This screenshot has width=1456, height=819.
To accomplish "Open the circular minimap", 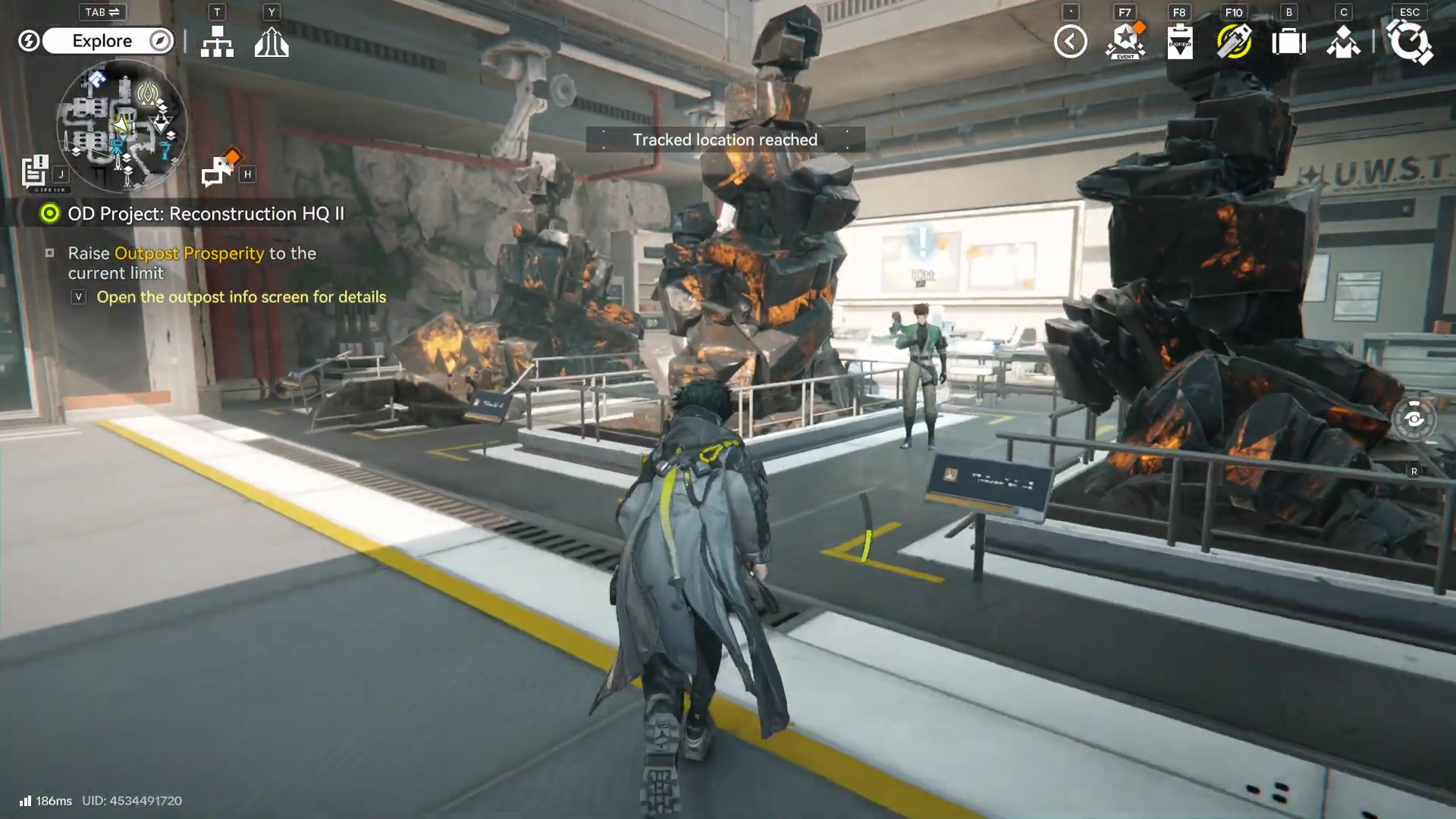I will coord(121,125).
